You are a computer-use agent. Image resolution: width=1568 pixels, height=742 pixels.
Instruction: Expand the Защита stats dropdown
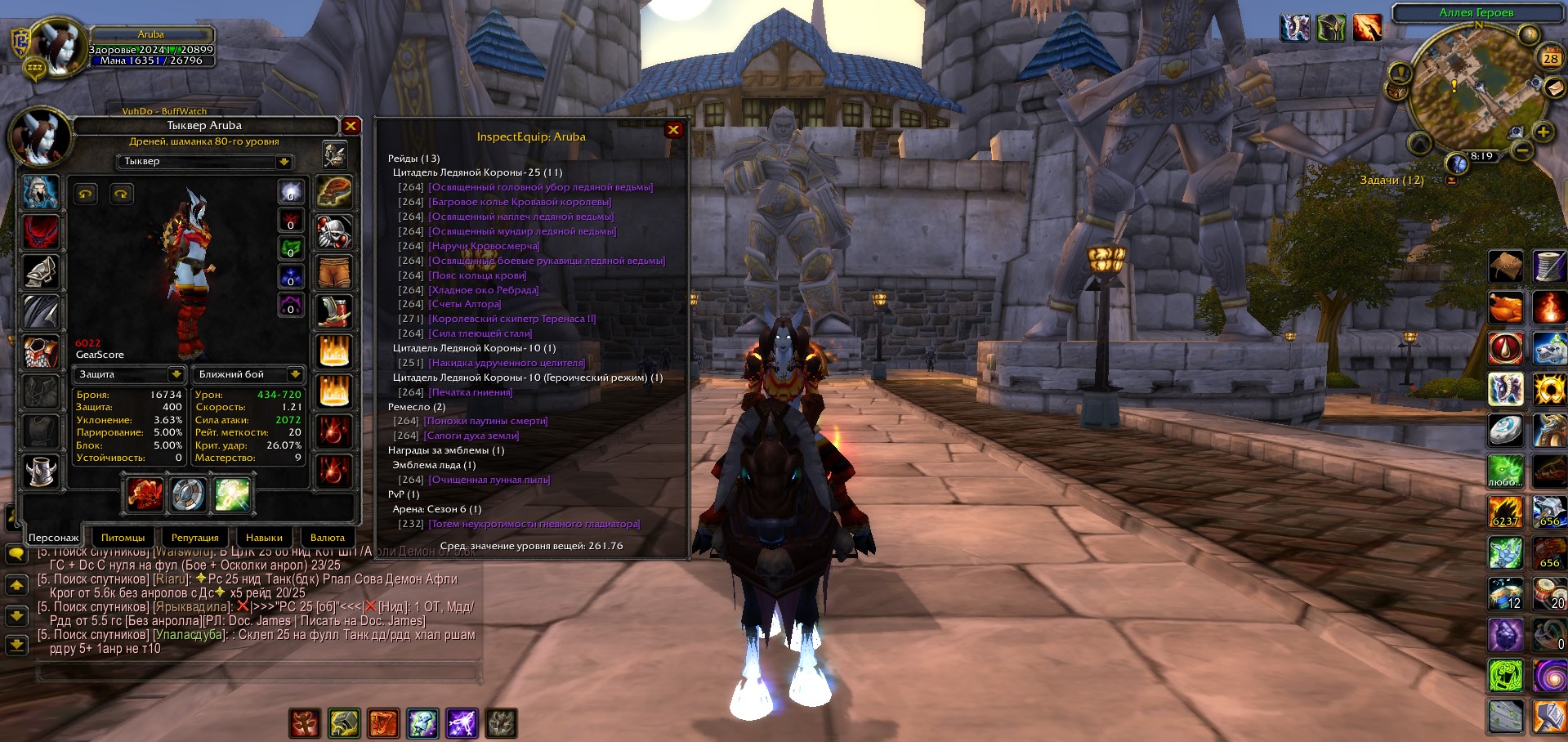pos(176,374)
